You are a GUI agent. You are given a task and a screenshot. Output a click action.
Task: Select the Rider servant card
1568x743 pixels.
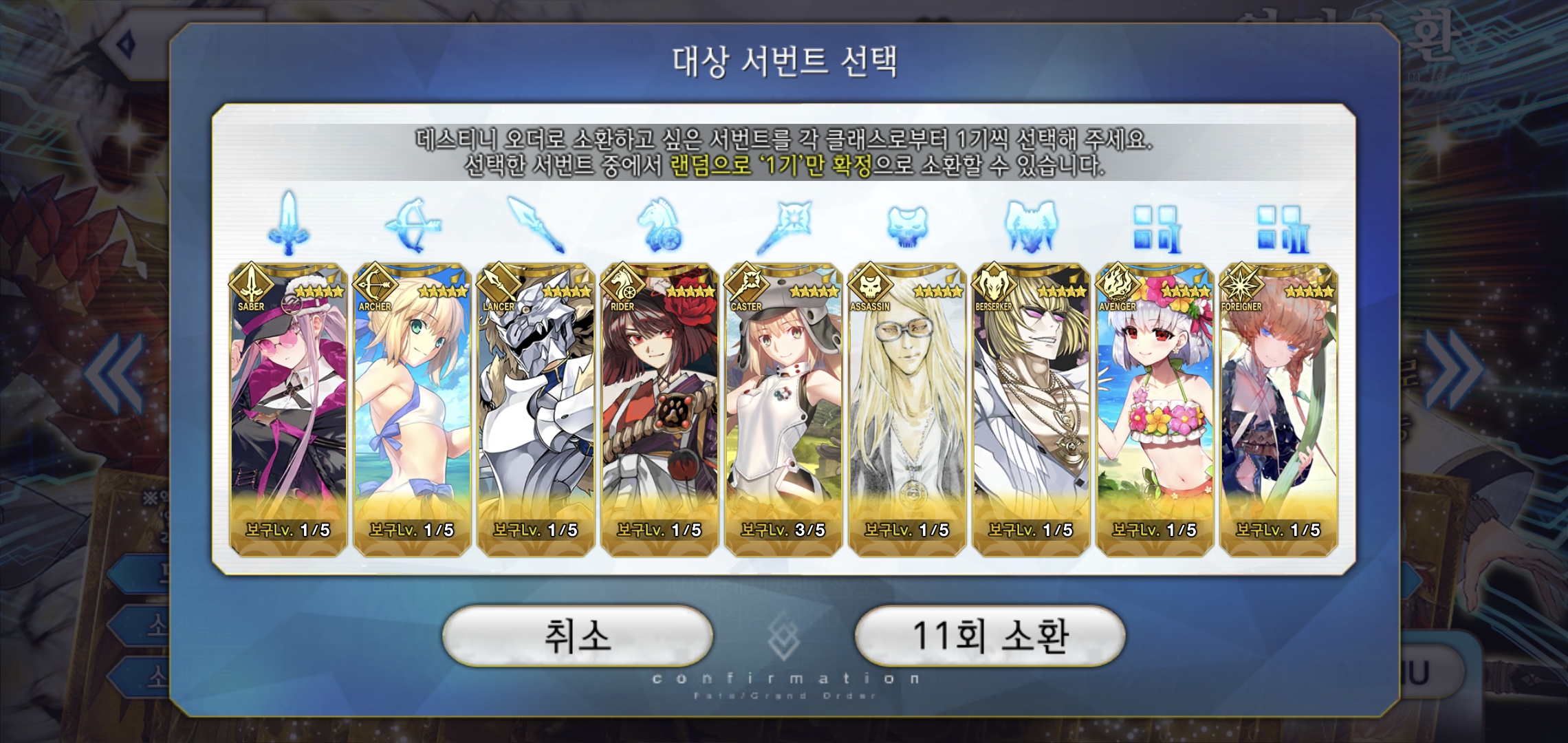(x=660, y=409)
